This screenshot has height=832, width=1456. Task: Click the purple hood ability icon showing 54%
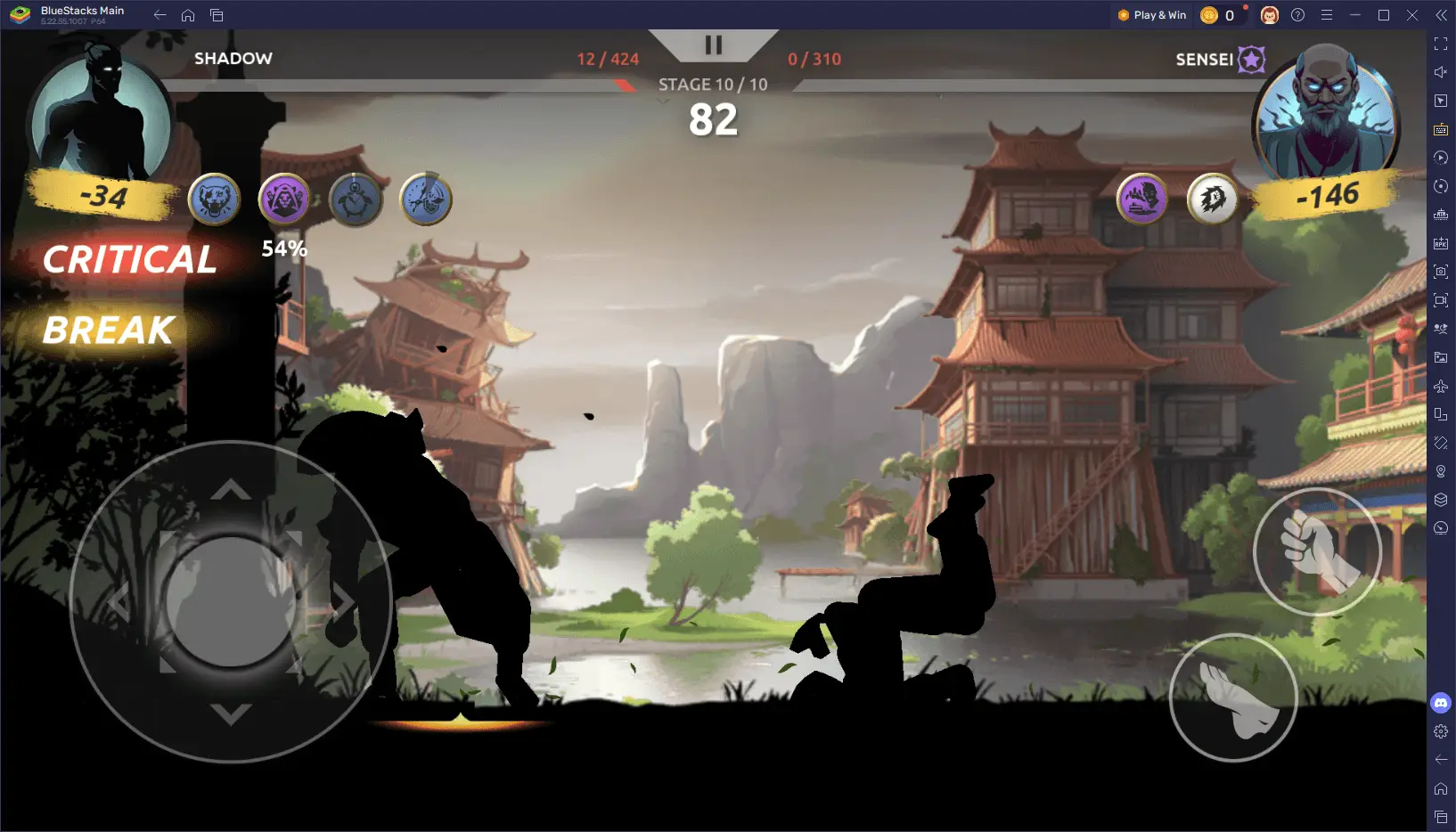[283, 200]
